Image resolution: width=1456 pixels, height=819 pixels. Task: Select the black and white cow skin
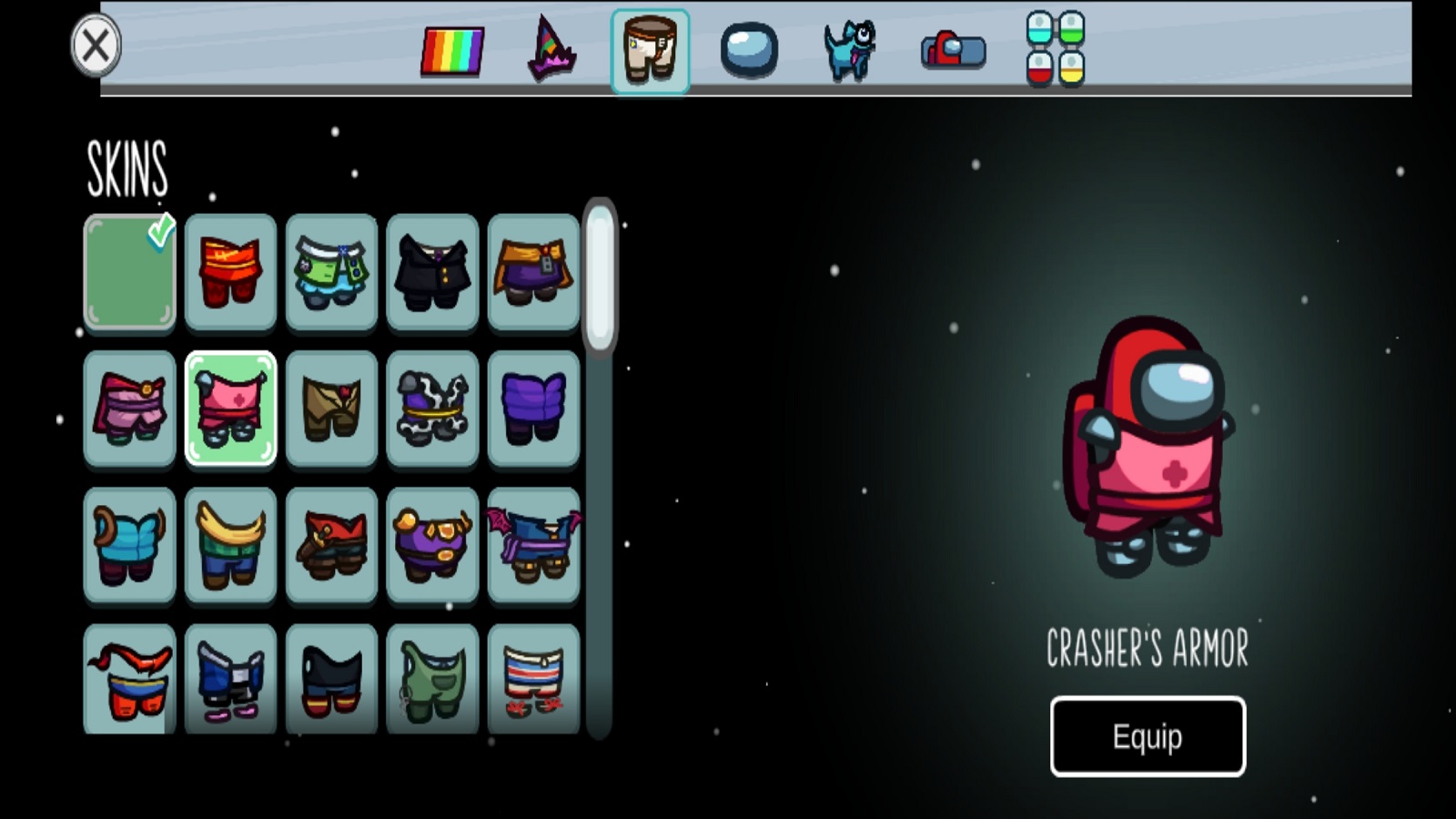pyautogui.click(x=432, y=408)
